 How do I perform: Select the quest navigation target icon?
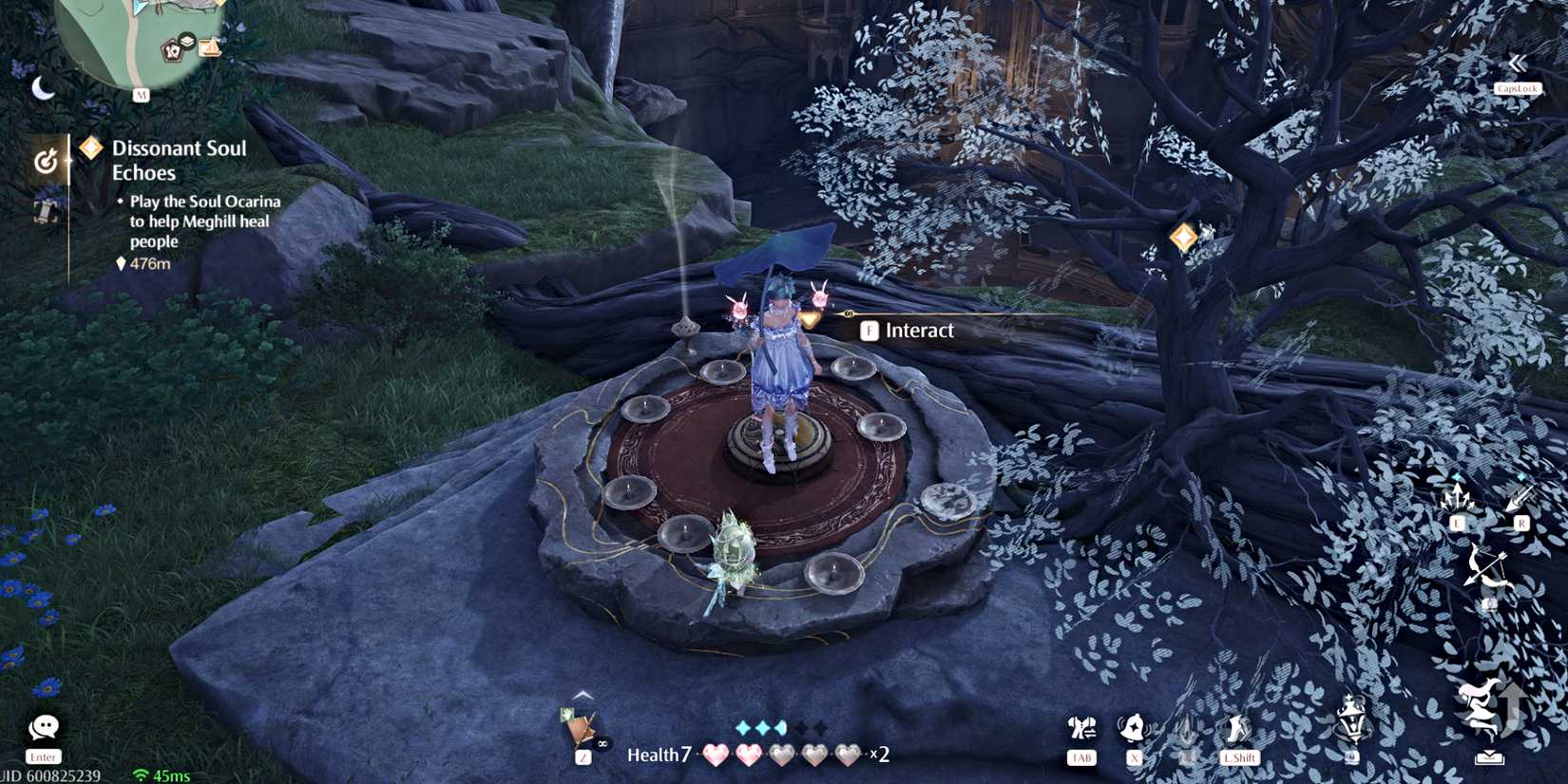(47, 159)
